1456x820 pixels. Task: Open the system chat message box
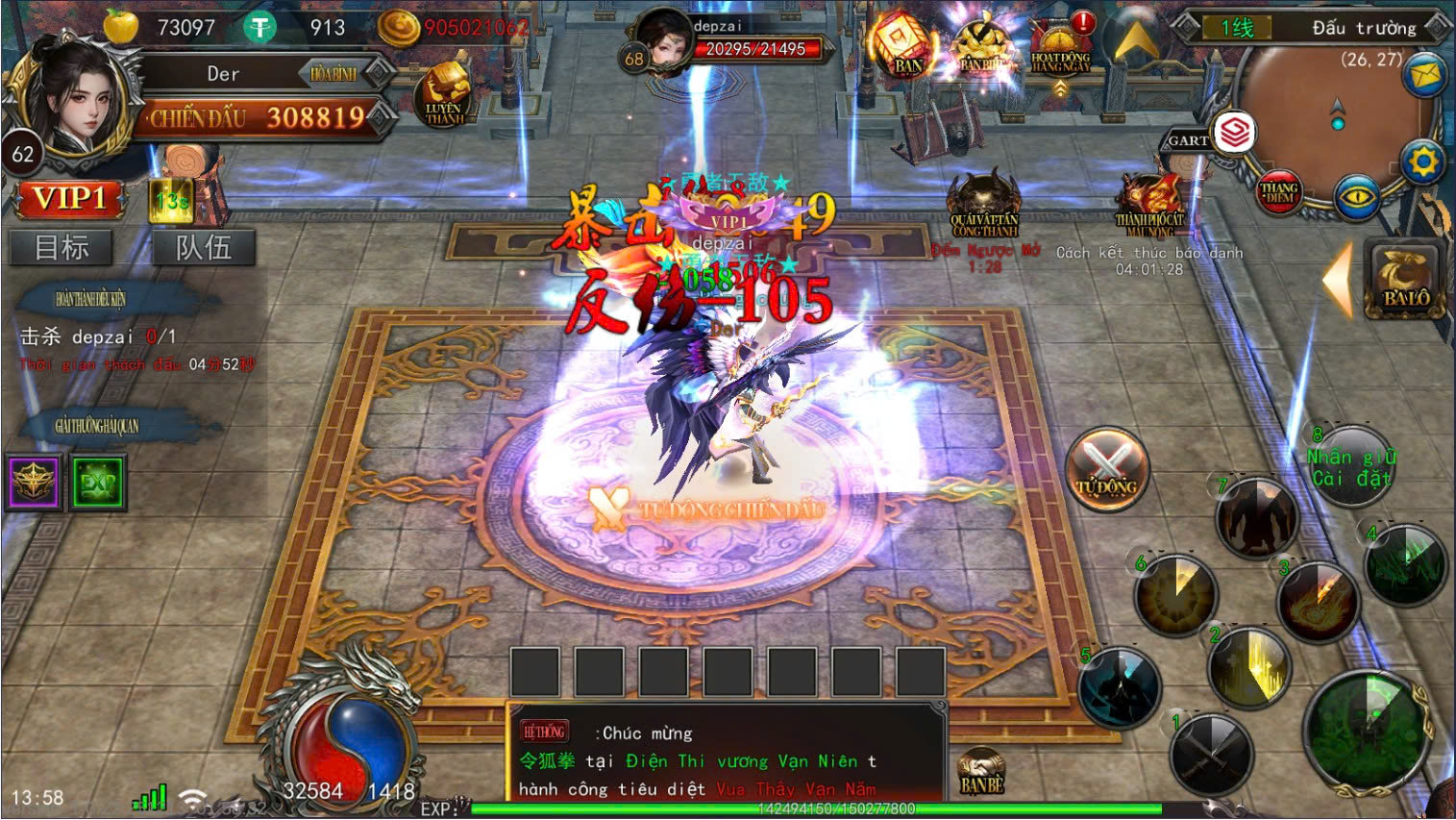(x=726, y=759)
